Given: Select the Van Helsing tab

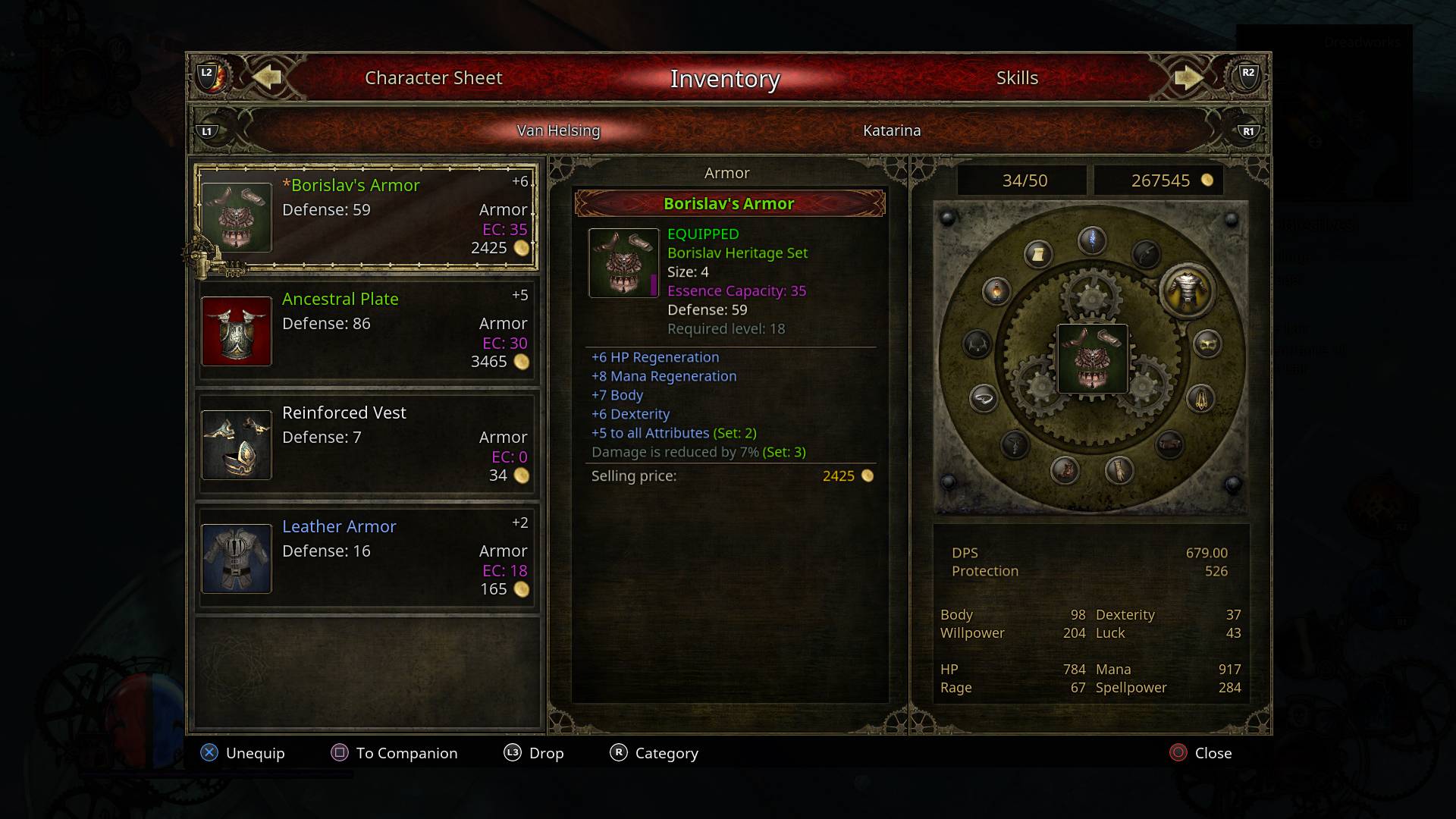Looking at the screenshot, I should click(557, 130).
